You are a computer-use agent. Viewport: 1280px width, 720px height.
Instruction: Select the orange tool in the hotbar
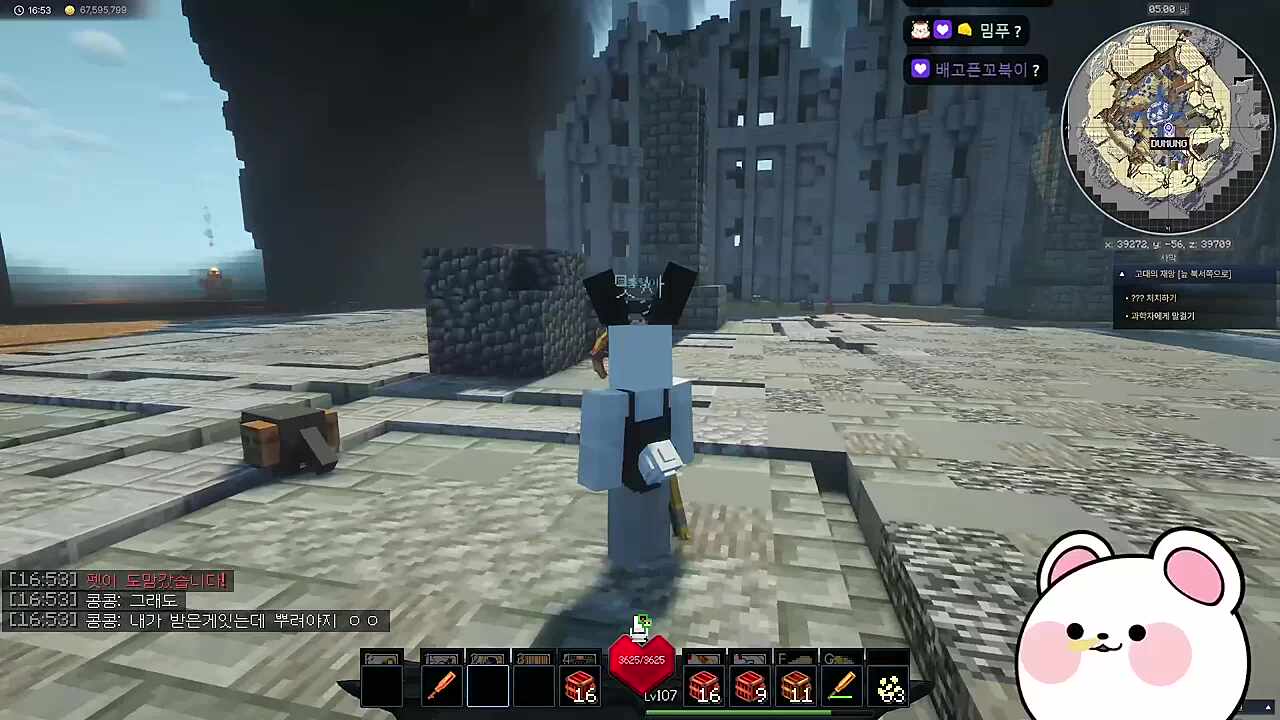(x=441, y=686)
